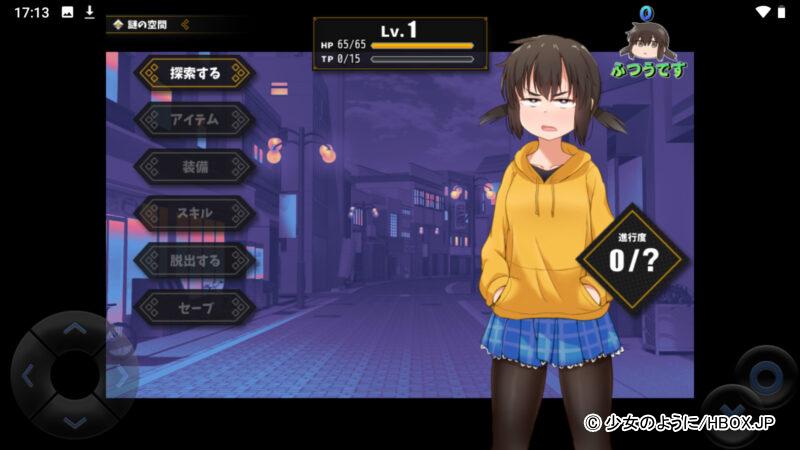Select 探索する to explore
This screenshot has height=450, width=800.
[x=195, y=73]
